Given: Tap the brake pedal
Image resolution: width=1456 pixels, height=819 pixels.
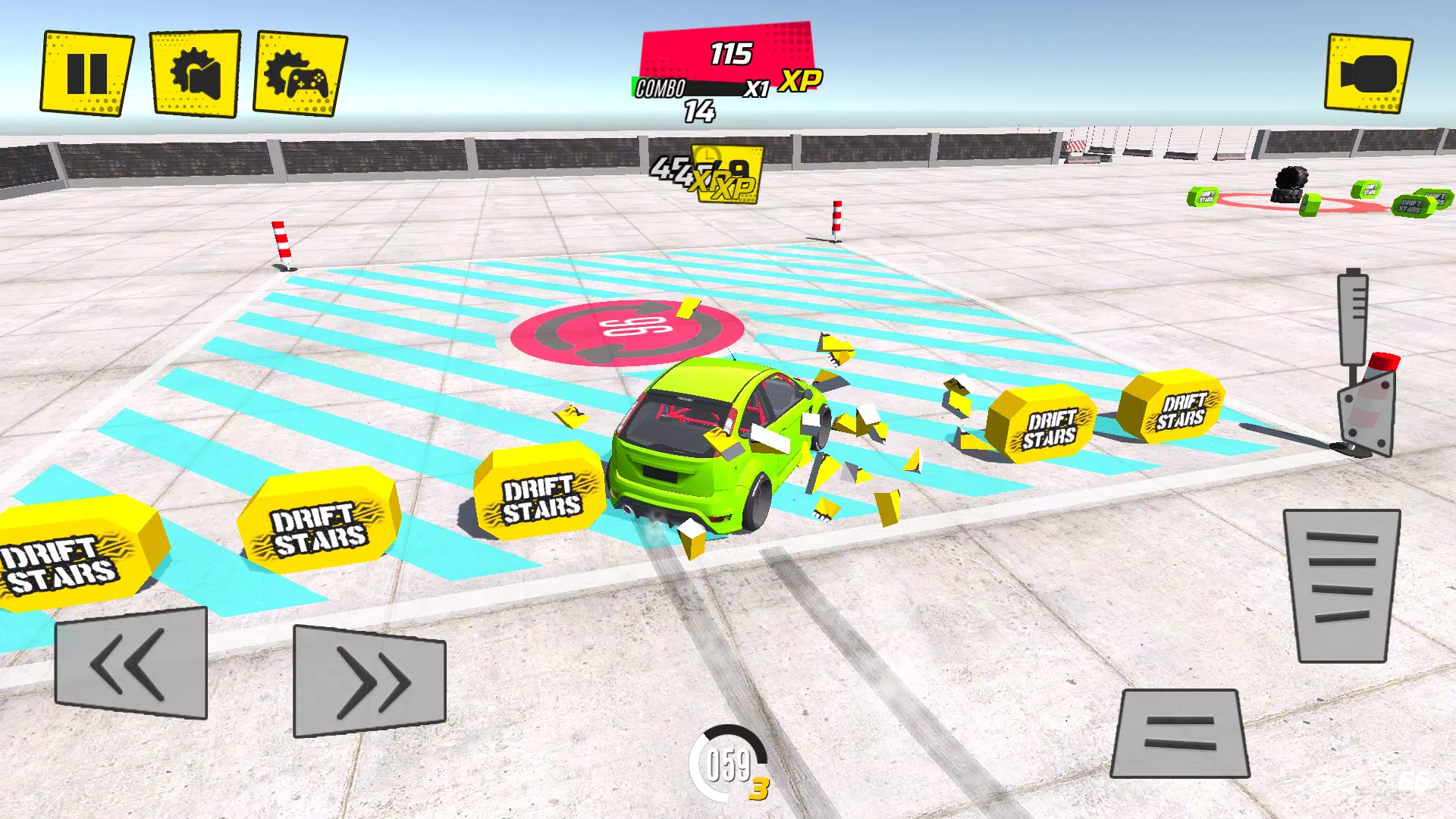Looking at the screenshot, I should (x=1180, y=733).
